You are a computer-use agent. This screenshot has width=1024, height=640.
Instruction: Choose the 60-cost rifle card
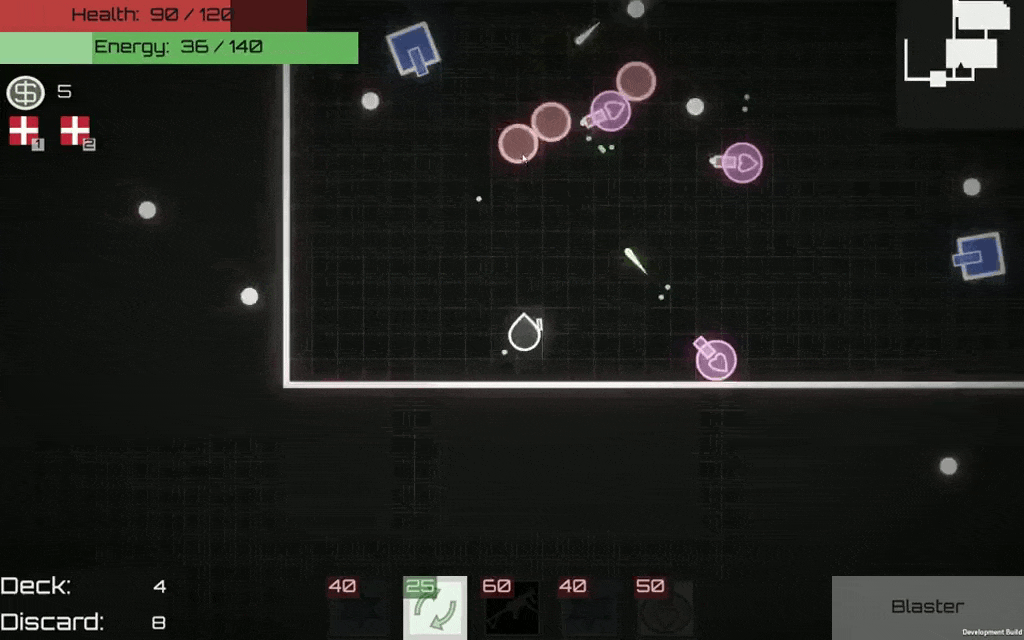click(x=512, y=608)
